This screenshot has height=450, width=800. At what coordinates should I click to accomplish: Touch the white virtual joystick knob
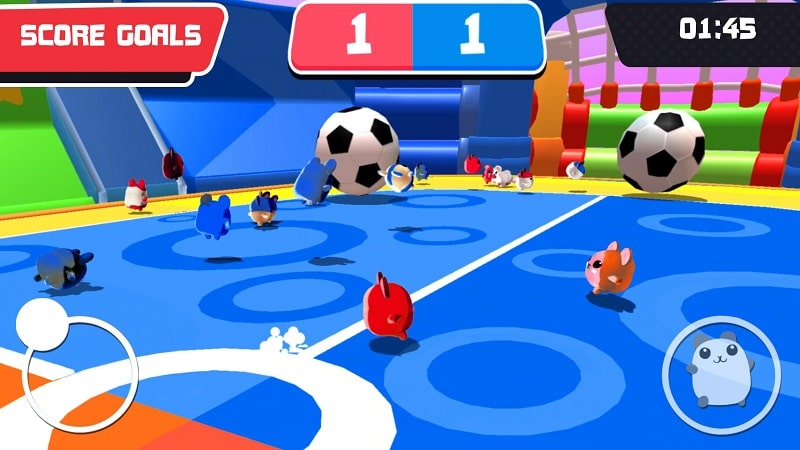[43, 325]
